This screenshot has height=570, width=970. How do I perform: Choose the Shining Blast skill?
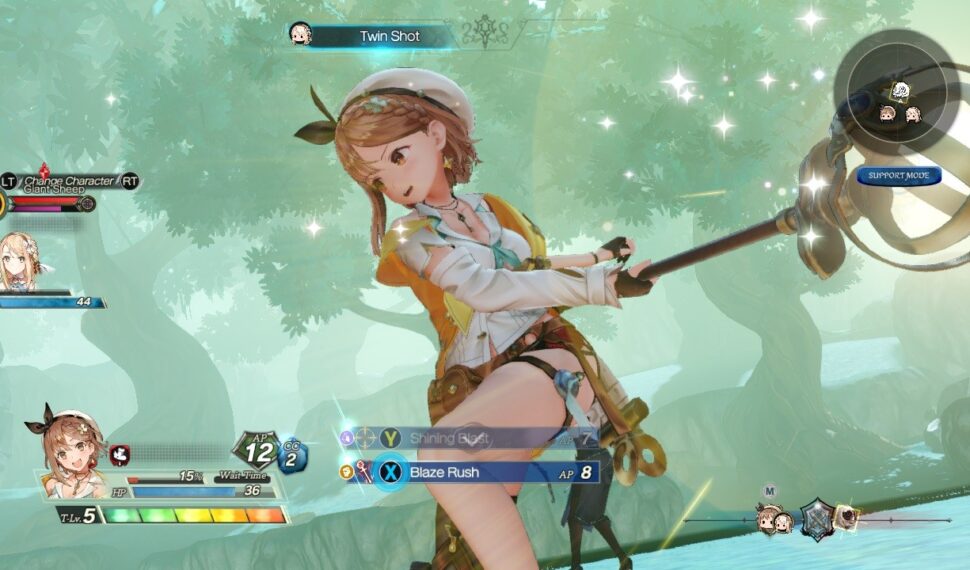[x=470, y=438]
